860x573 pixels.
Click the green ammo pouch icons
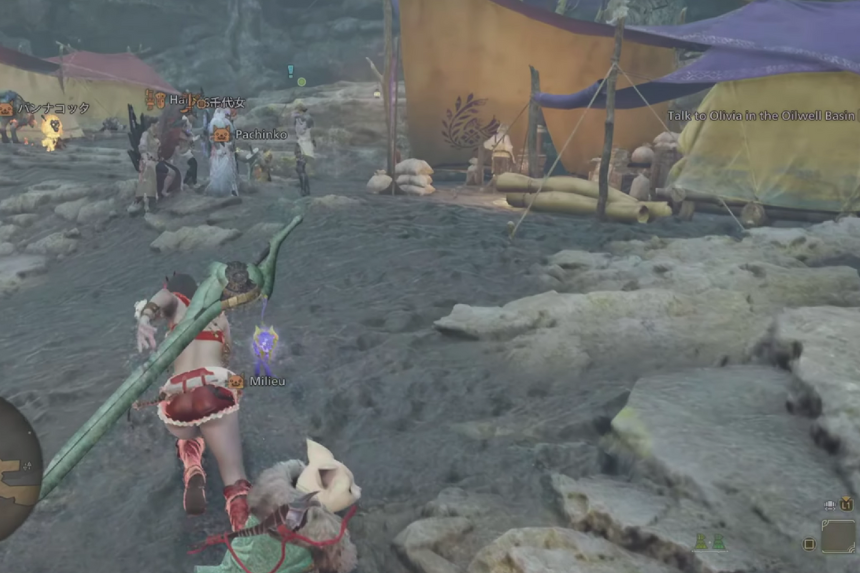click(710, 541)
